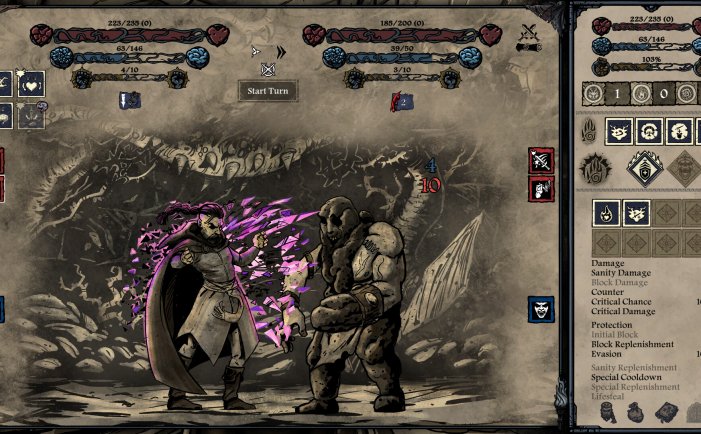Viewport: 701px width, 434px height.
Task: Click the player's status effect icon below the bars
Action: [x=129, y=99]
